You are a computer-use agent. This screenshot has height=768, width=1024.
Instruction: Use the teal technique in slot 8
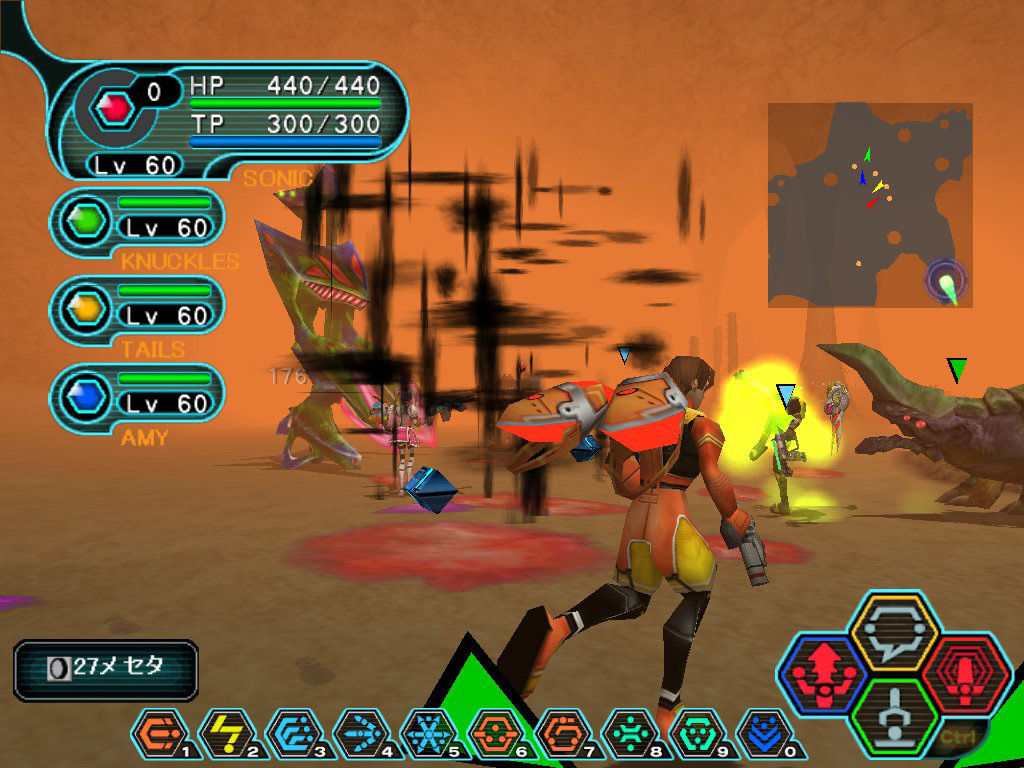628,734
